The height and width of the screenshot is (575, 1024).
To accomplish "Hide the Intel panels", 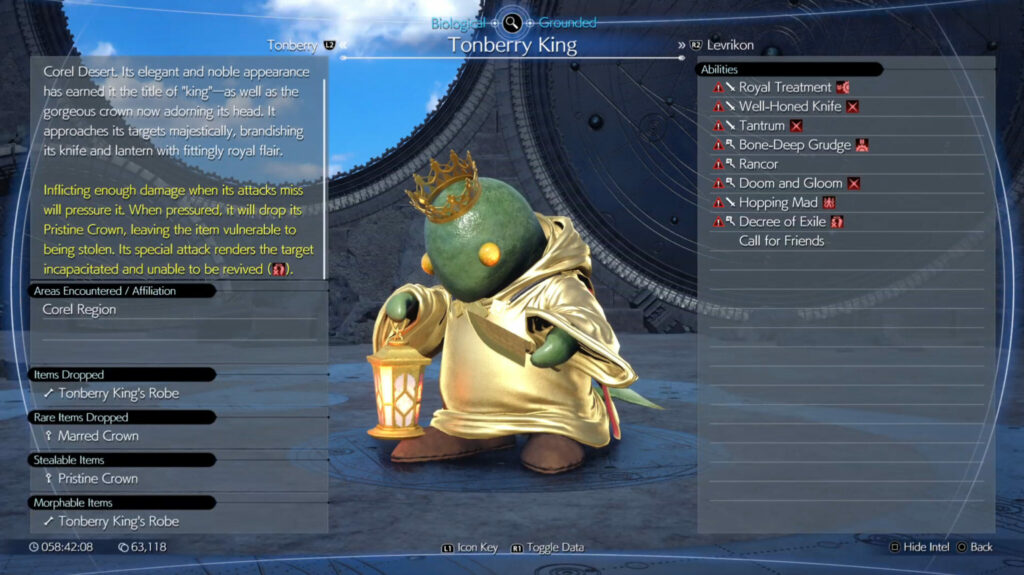I will [x=921, y=548].
